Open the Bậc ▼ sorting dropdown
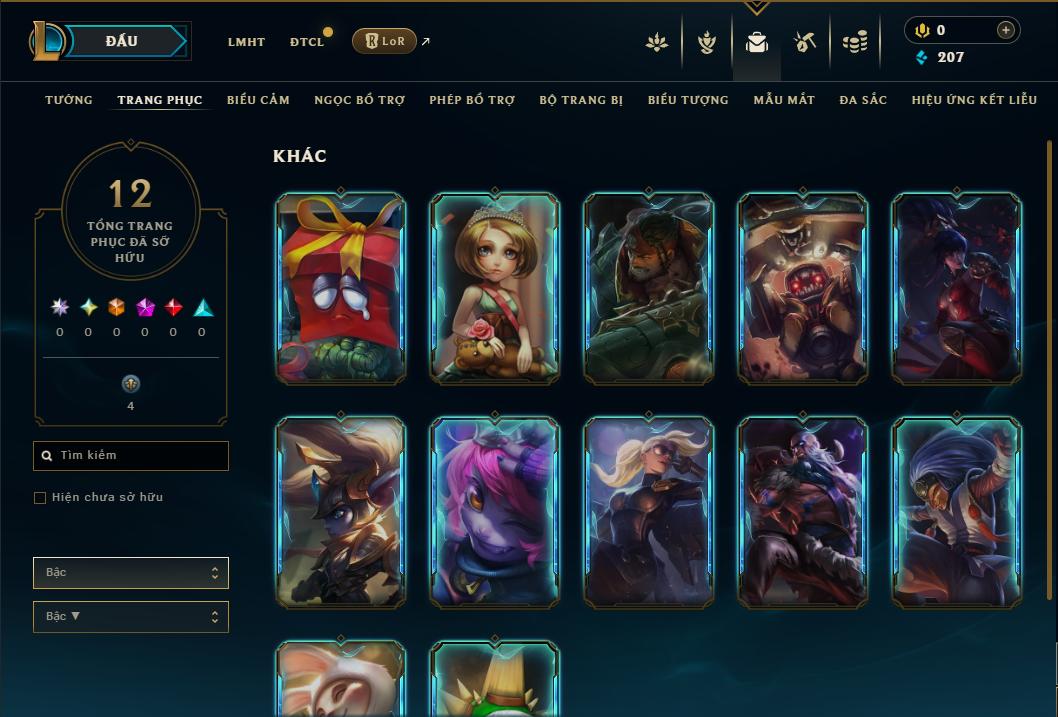 pos(131,617)
